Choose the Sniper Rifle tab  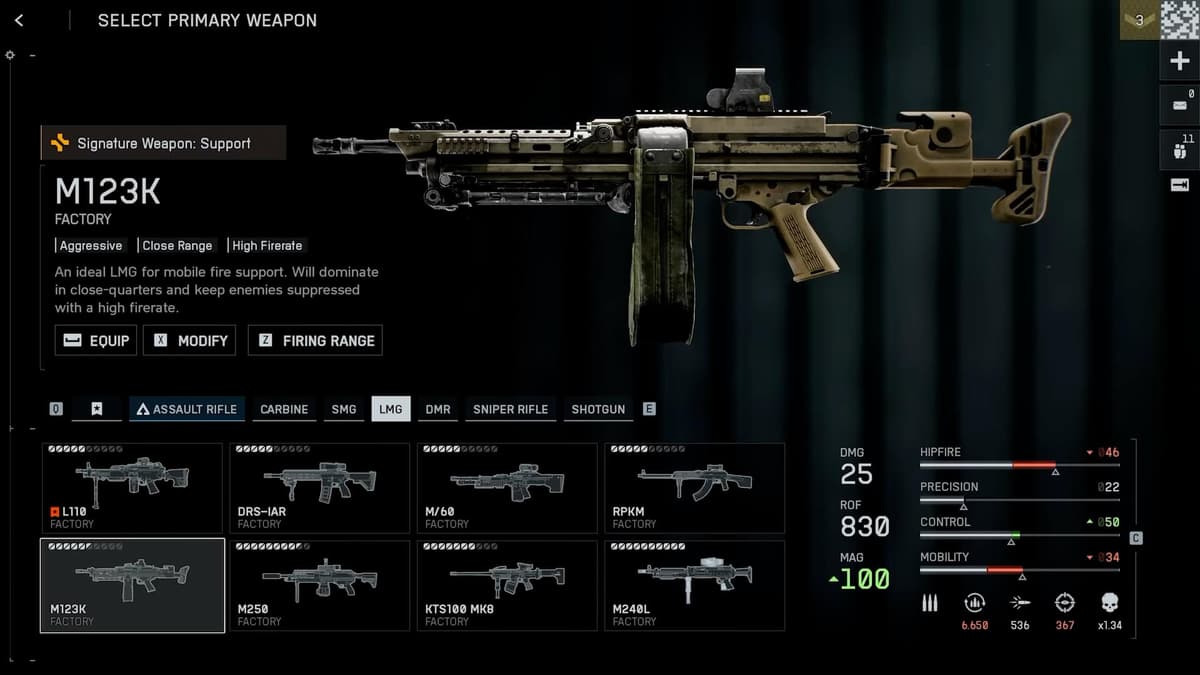[x=510, y=409]
